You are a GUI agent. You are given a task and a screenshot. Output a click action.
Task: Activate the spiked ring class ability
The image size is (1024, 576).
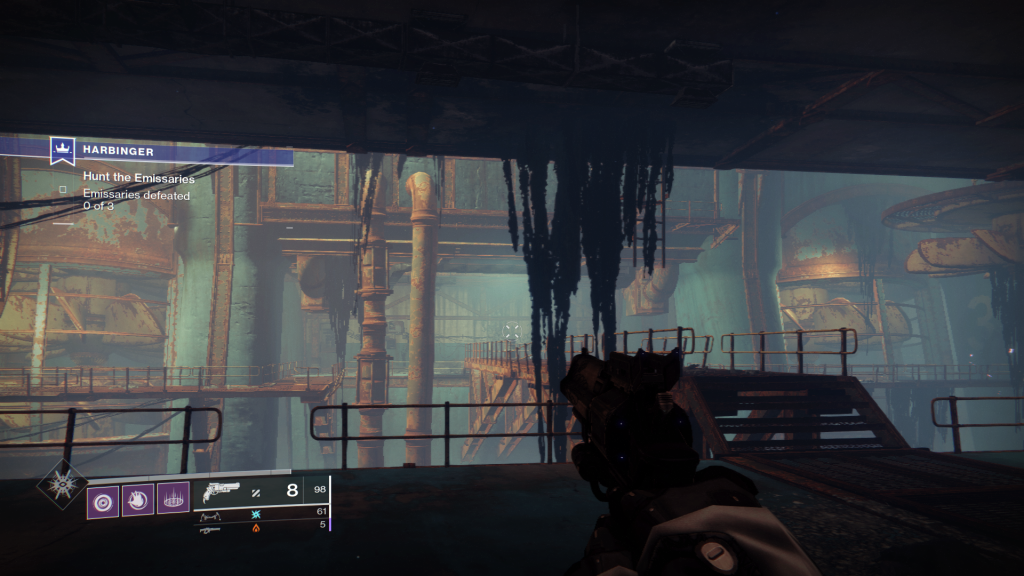pos(173,499)
